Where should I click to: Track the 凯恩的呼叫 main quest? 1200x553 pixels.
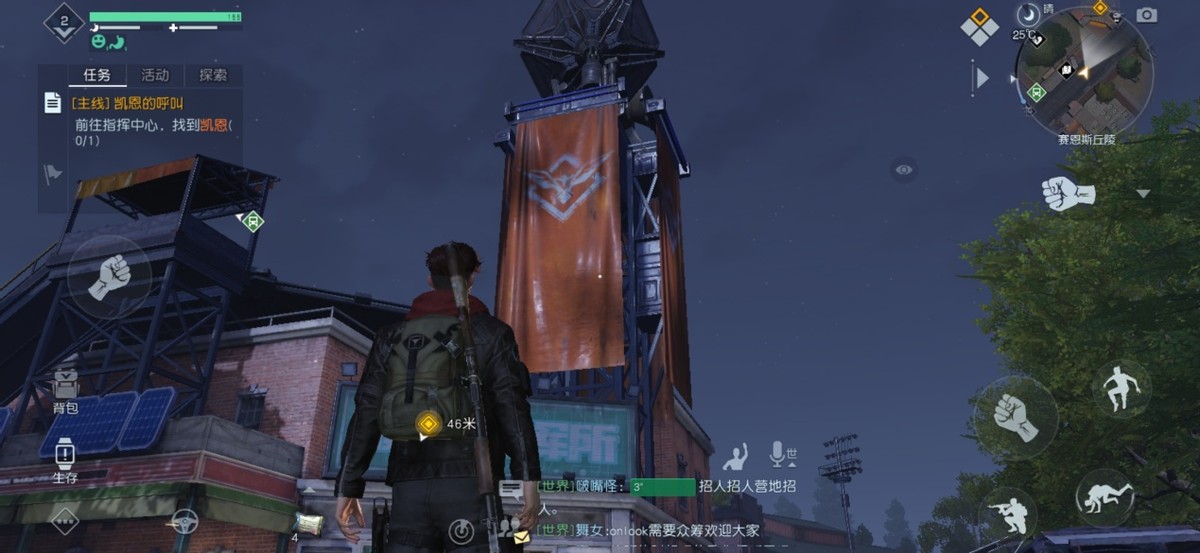pyautogui.click(x=128, y=102)
